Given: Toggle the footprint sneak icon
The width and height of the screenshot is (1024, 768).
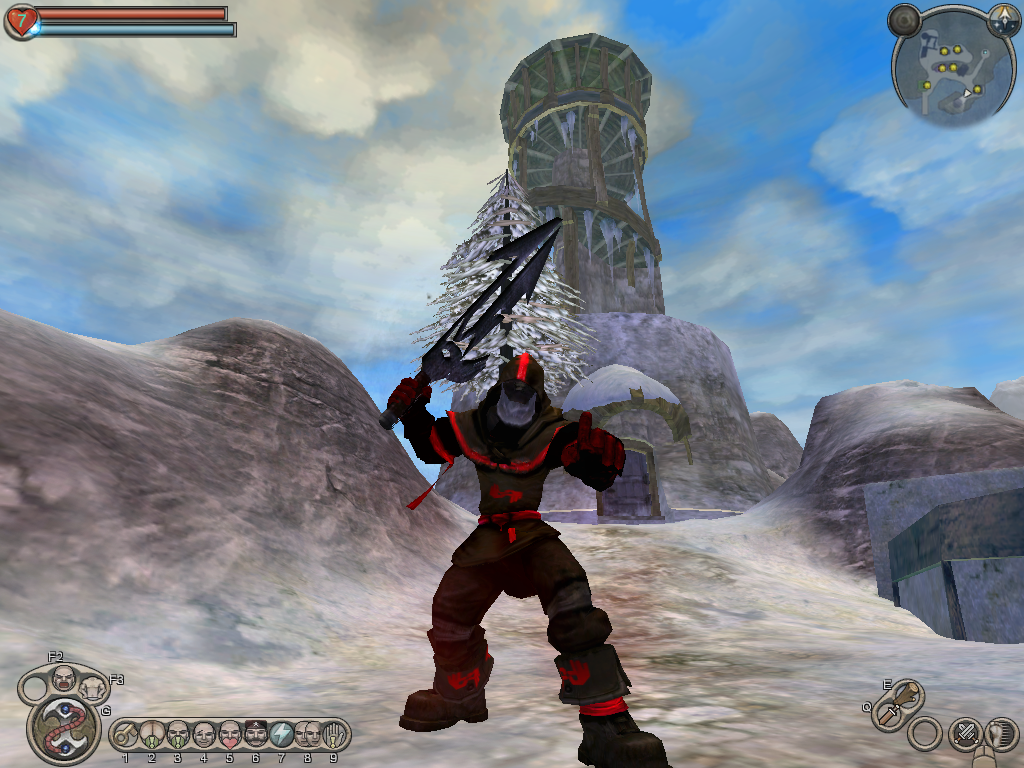Looking at the screenshot, I should click(1001, 733).
